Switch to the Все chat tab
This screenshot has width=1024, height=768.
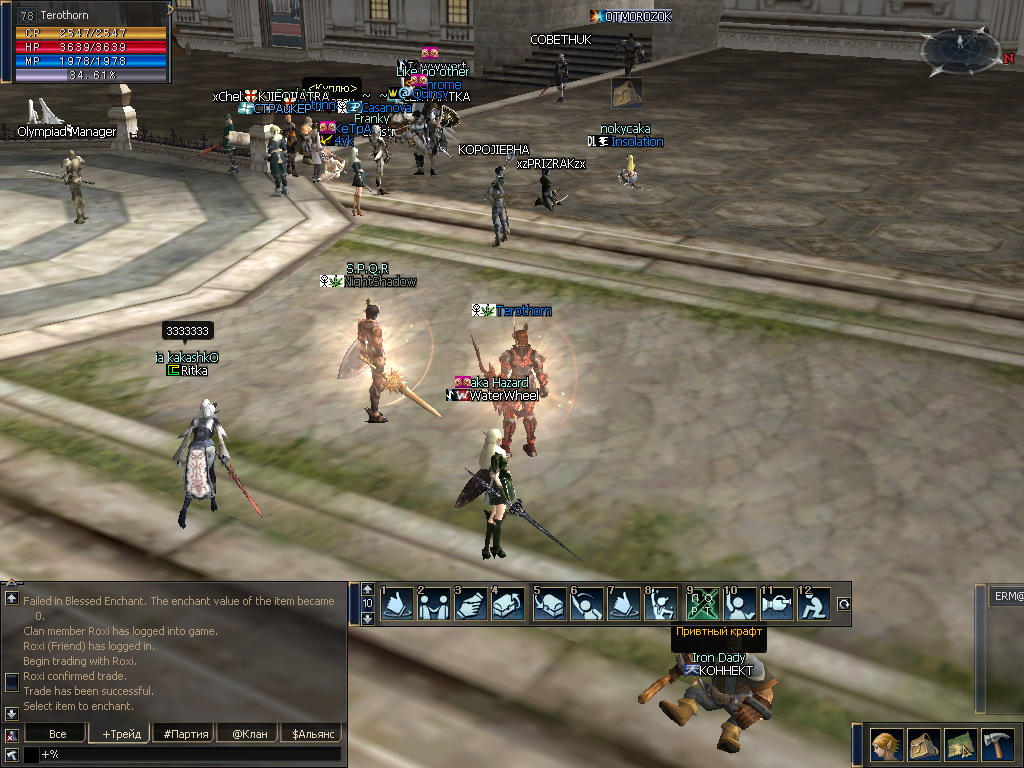coord(57,734)
